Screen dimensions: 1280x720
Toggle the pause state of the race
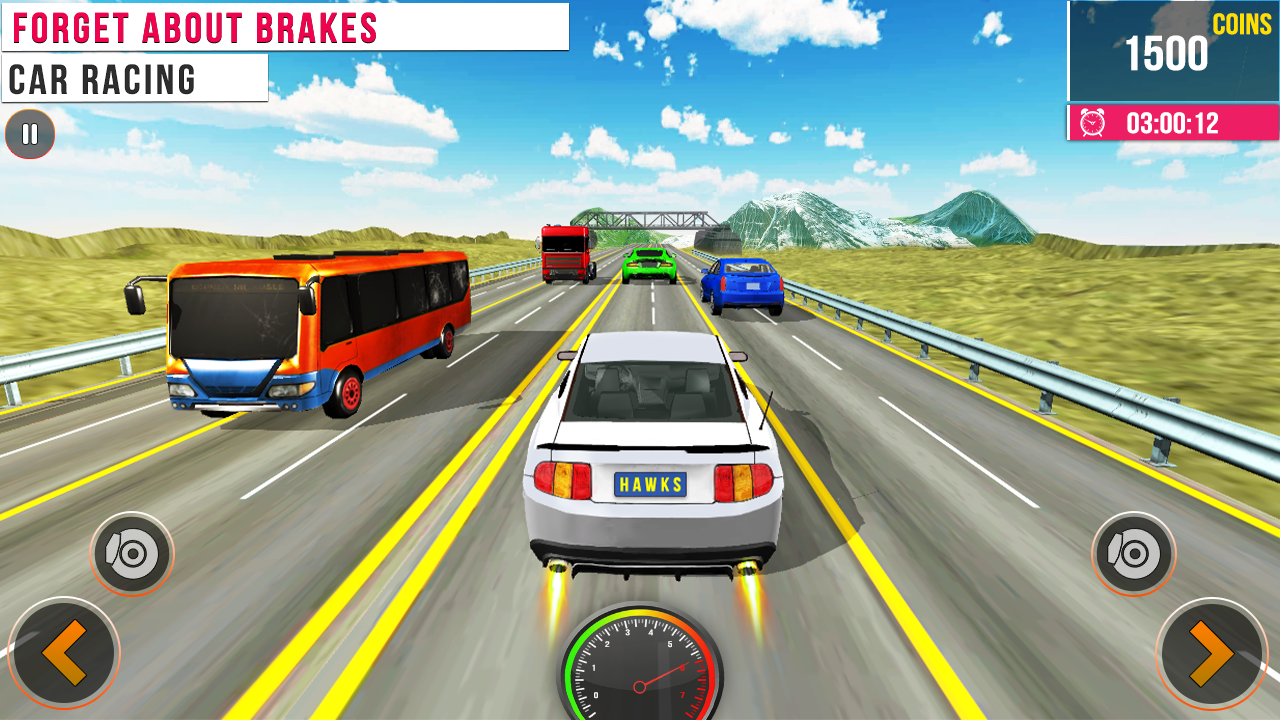(x=30, y=134)
